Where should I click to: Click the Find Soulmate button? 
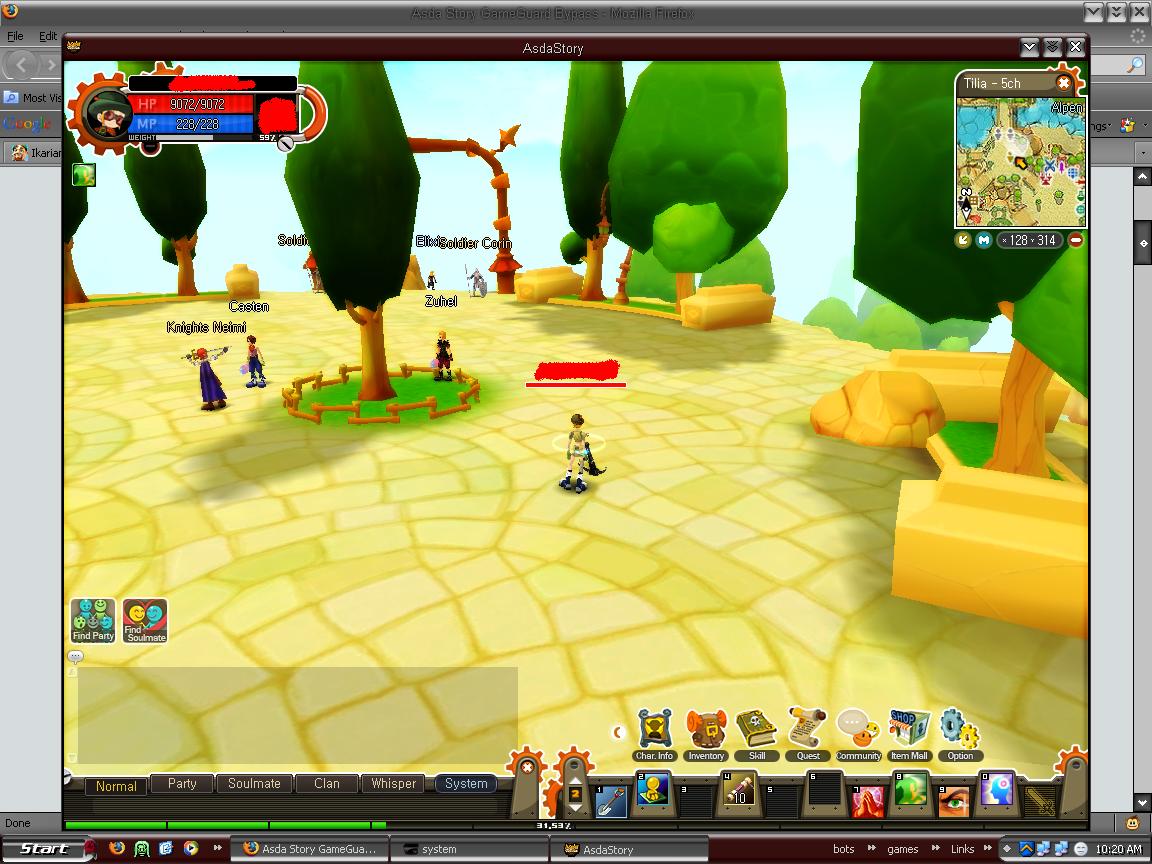point(145,620)
